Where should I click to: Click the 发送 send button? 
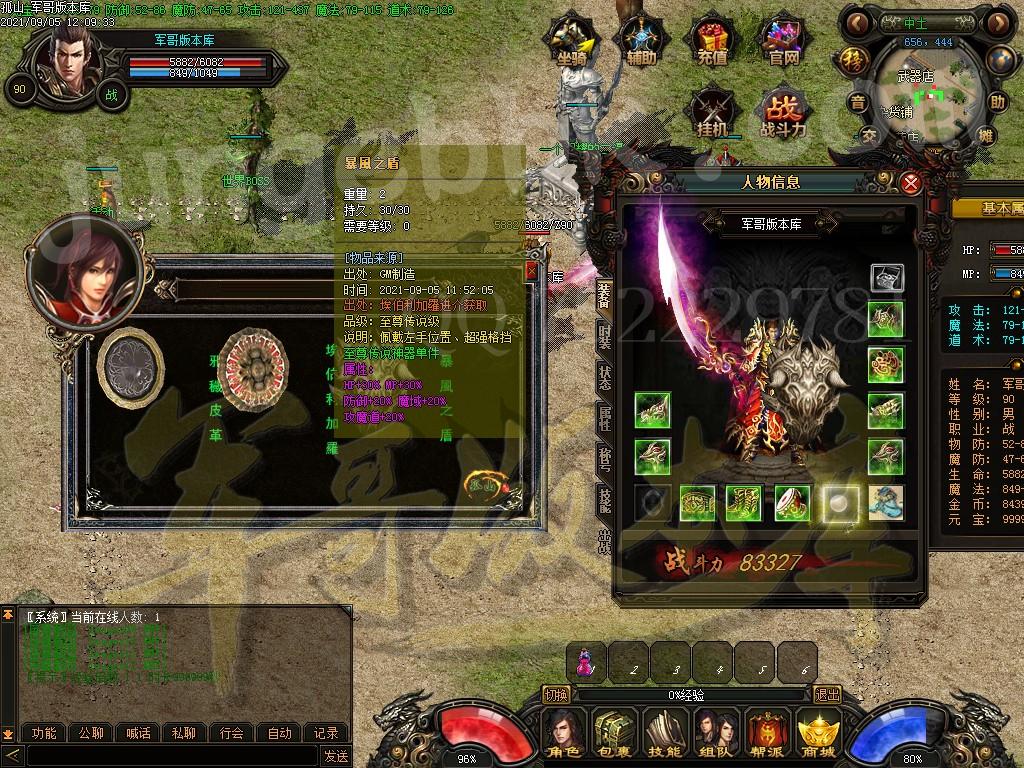(x=336, y=756)
